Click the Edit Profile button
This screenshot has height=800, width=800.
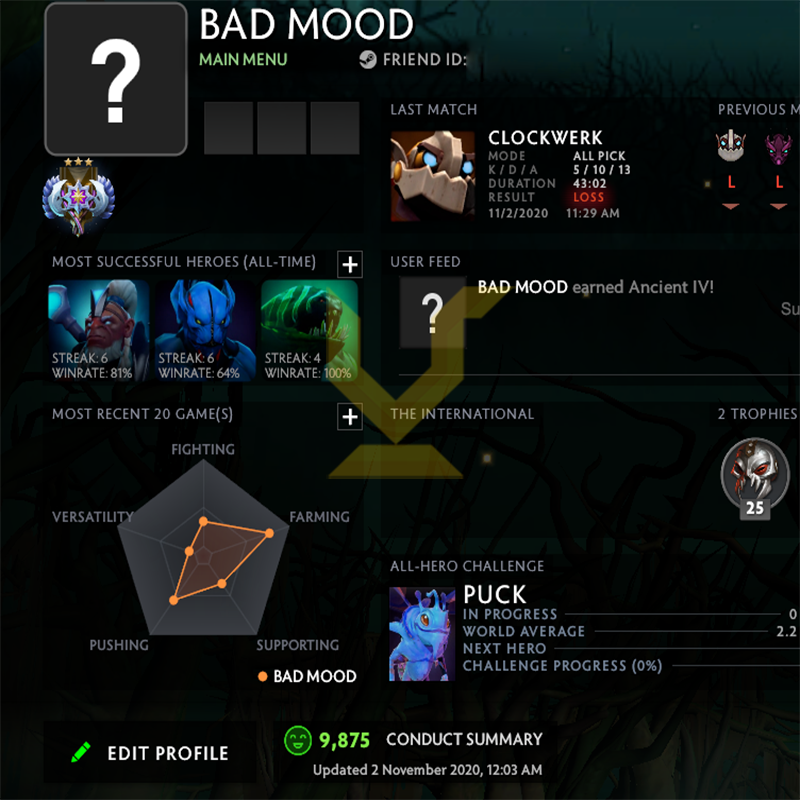point(150,753)
